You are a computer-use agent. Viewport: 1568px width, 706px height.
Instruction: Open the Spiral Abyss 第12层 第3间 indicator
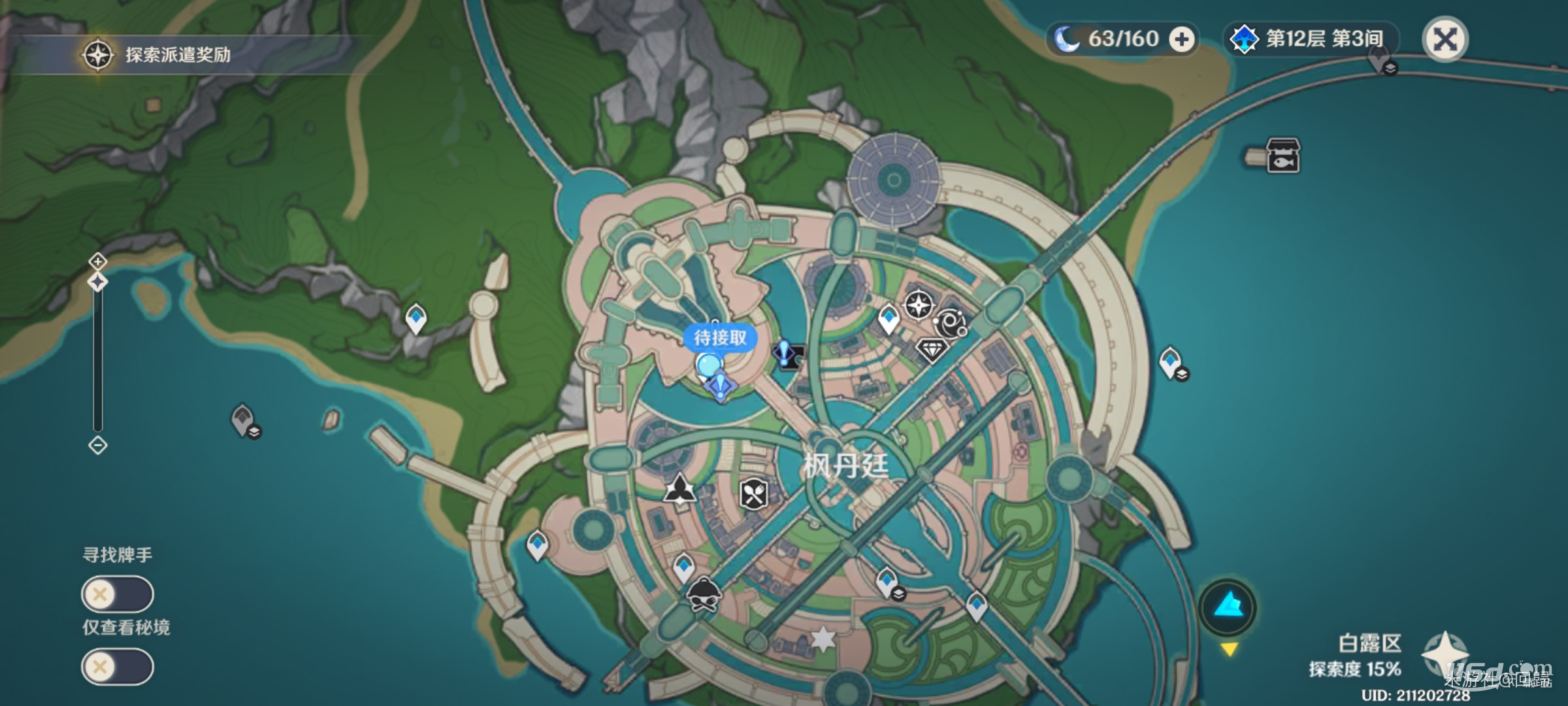[x=1309, y=39]
